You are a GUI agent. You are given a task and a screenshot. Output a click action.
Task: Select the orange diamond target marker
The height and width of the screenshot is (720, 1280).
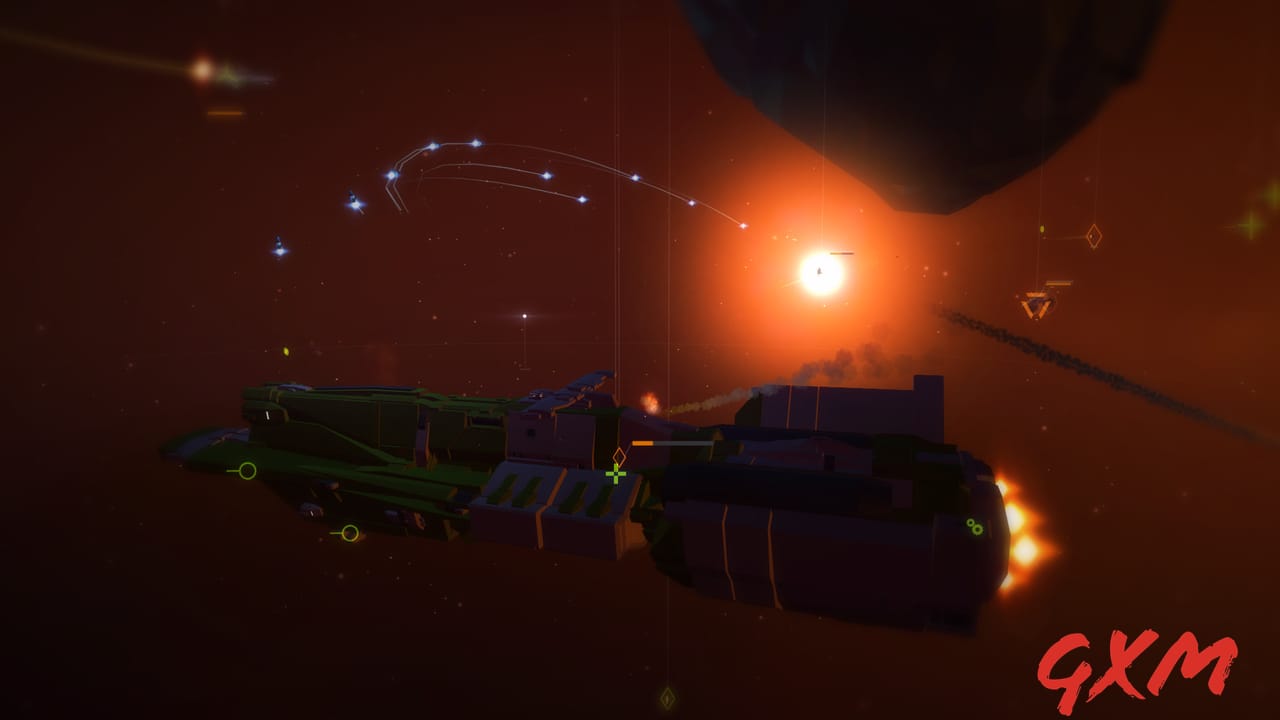[620, 456]
